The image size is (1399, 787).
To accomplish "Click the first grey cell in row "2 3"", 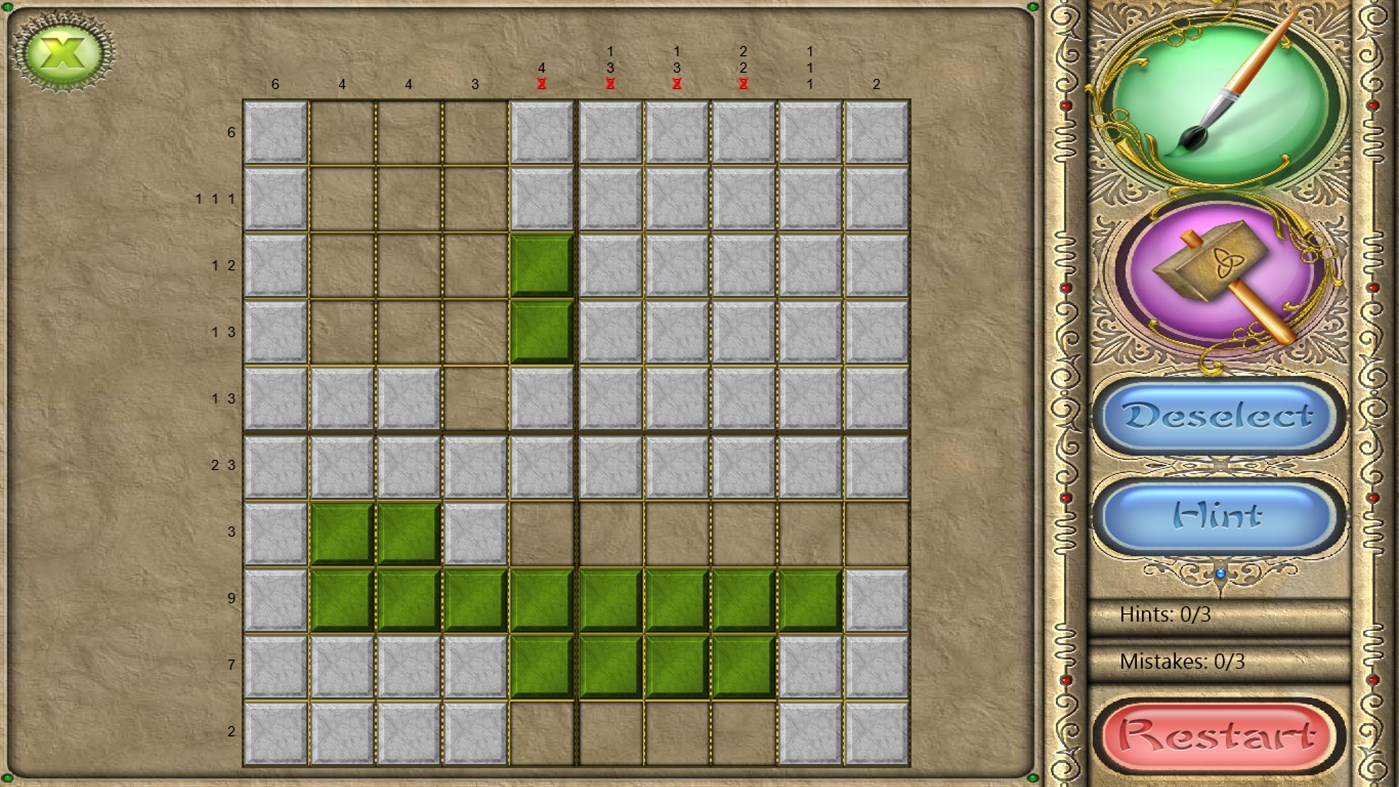I will coord(275,465).
